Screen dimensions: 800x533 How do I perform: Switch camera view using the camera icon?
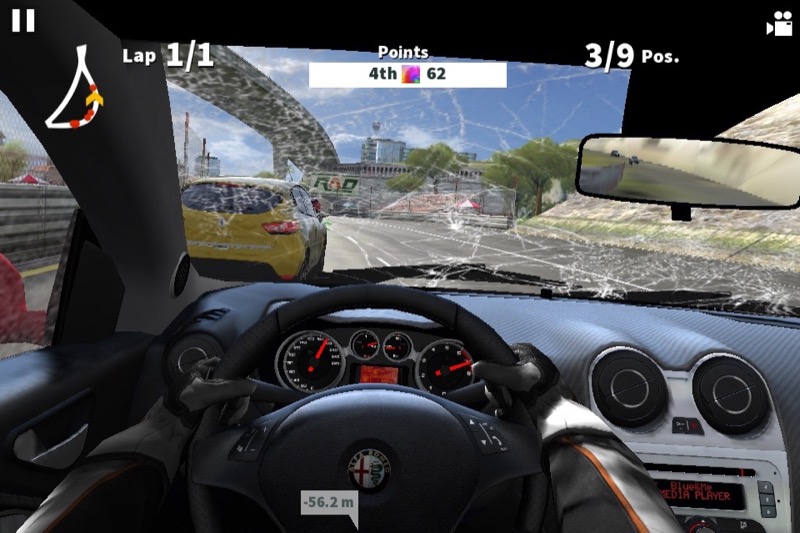(x=778, y=25)
